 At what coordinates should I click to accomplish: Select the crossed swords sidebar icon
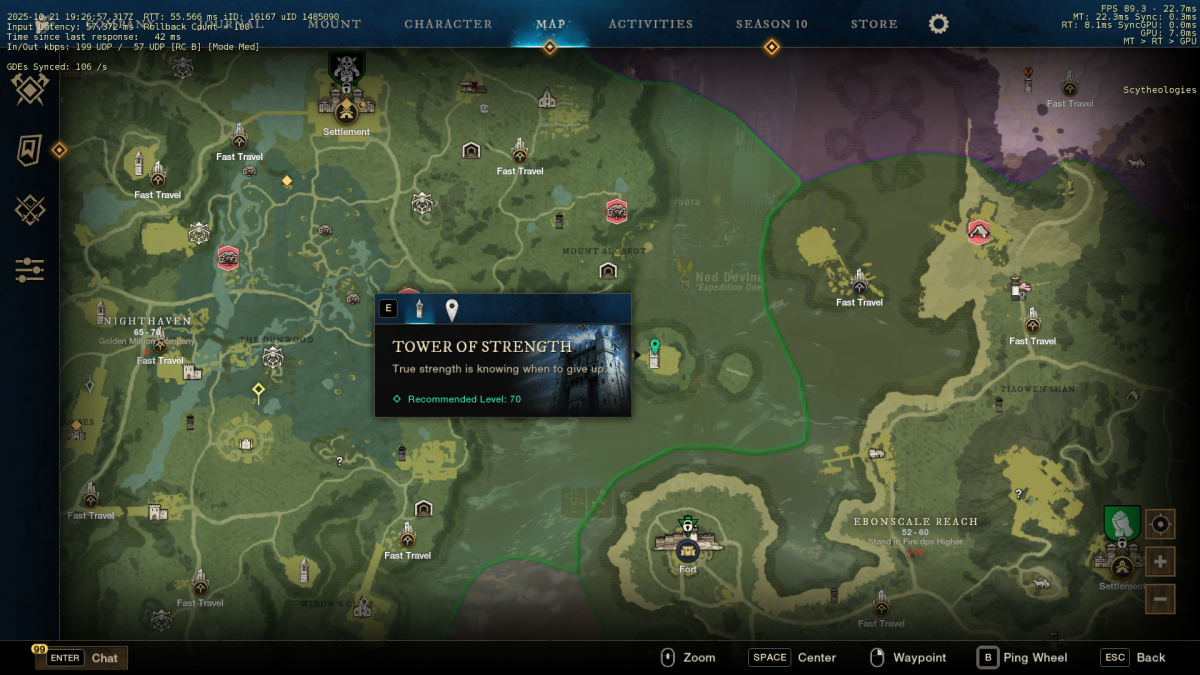(x=30, y=210)
